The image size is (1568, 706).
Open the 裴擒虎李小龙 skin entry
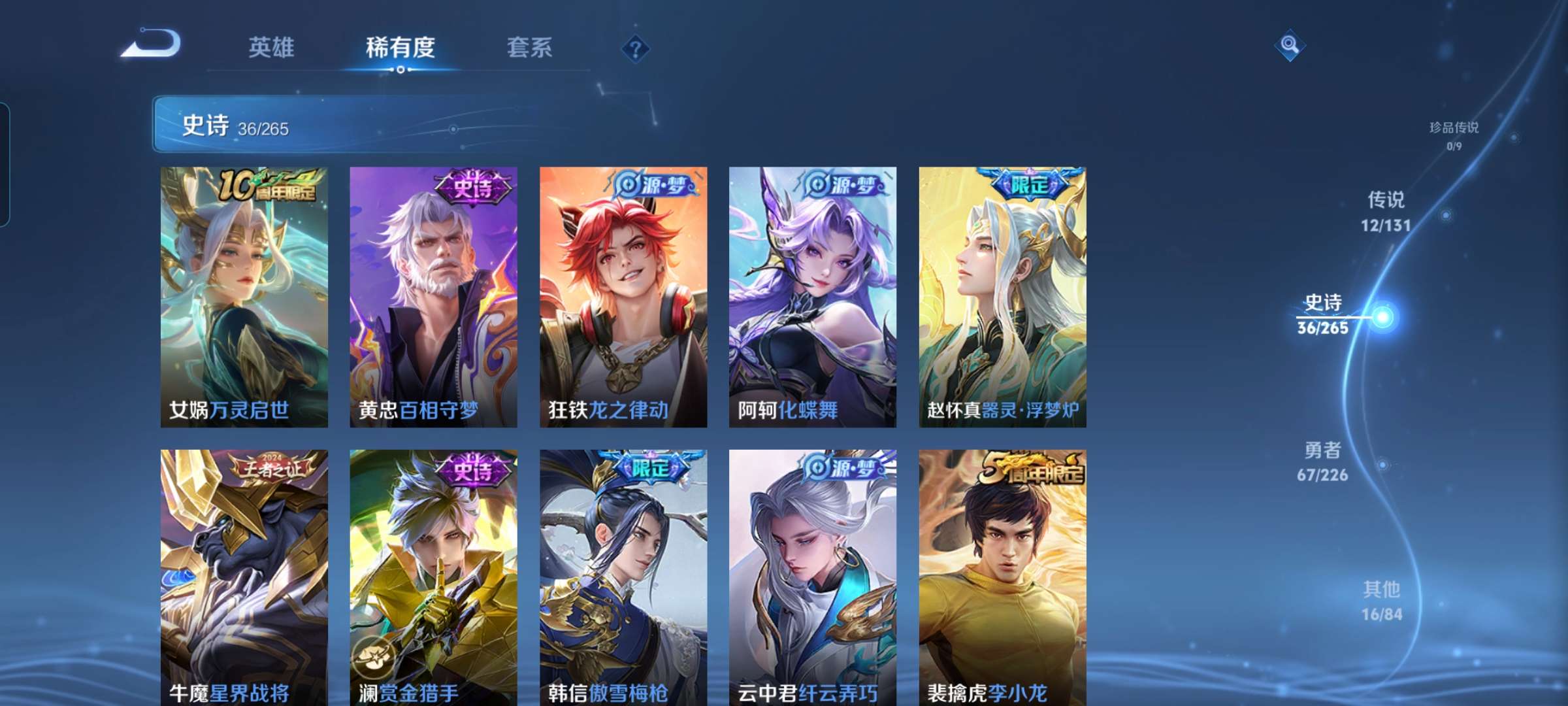1004,575
